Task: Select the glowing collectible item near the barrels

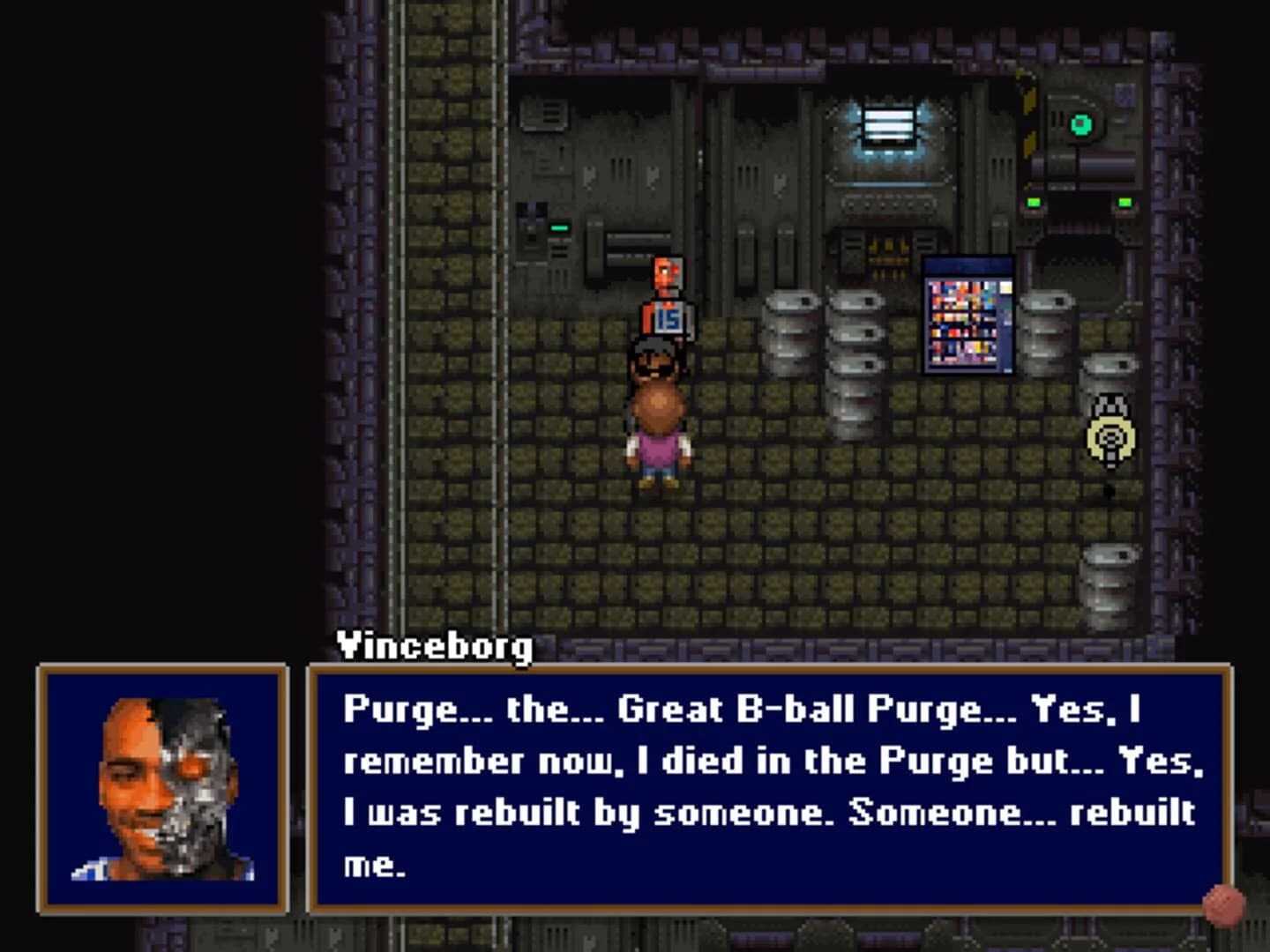Action: [1109, 435]
